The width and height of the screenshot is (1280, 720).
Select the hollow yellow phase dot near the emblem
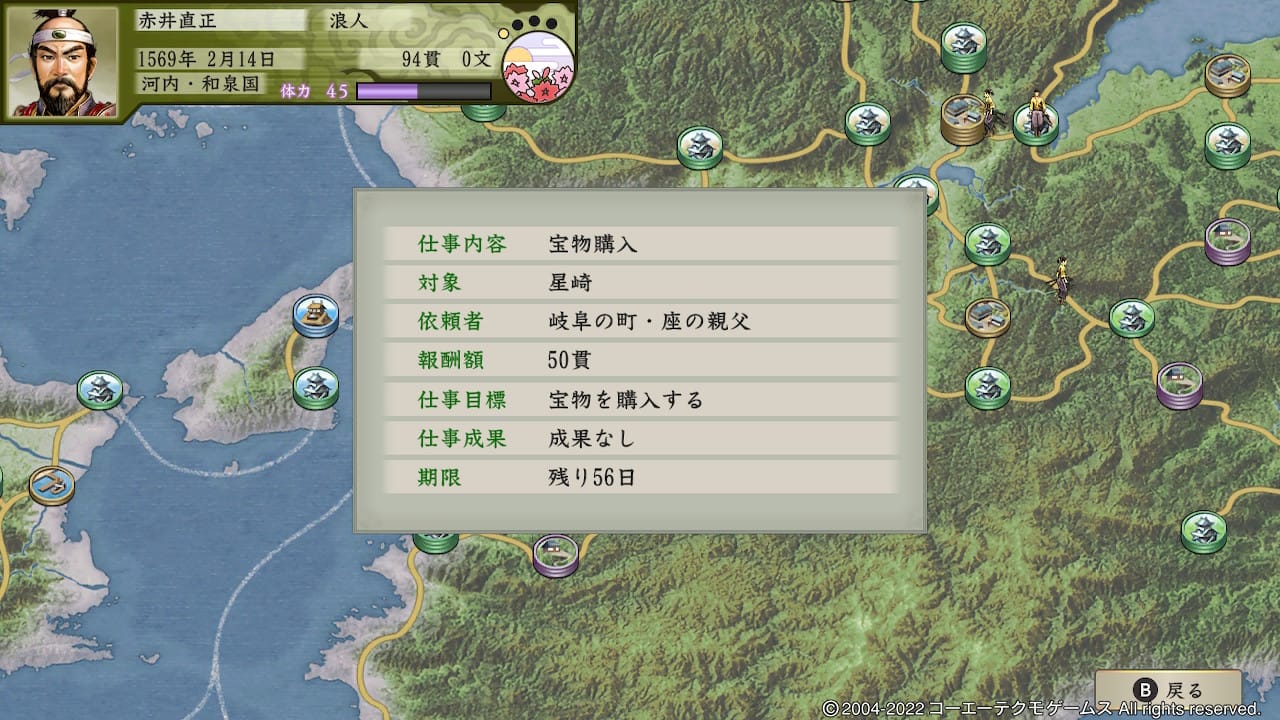click(503, 32)
